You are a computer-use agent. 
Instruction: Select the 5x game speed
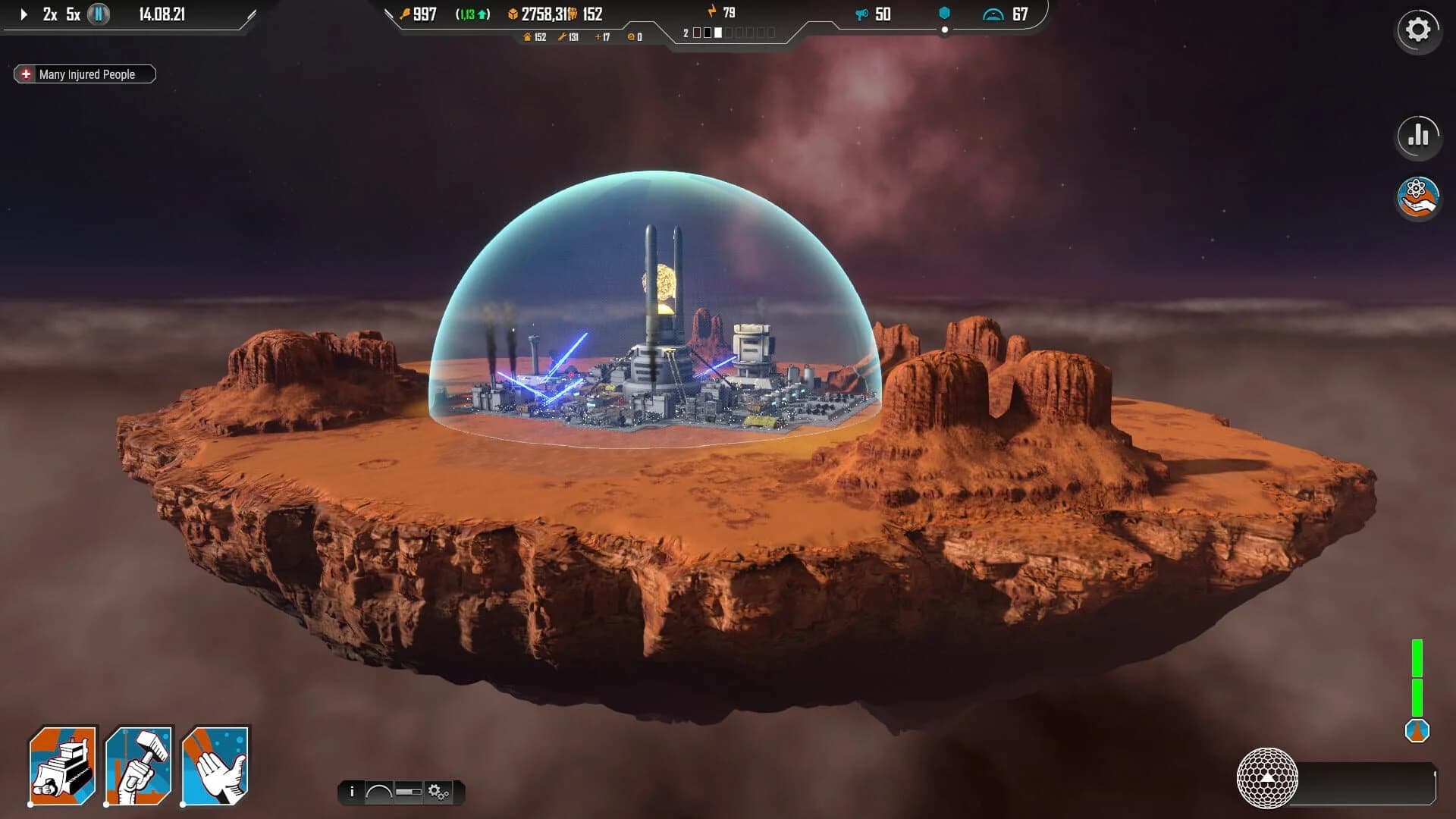(74, 13)
